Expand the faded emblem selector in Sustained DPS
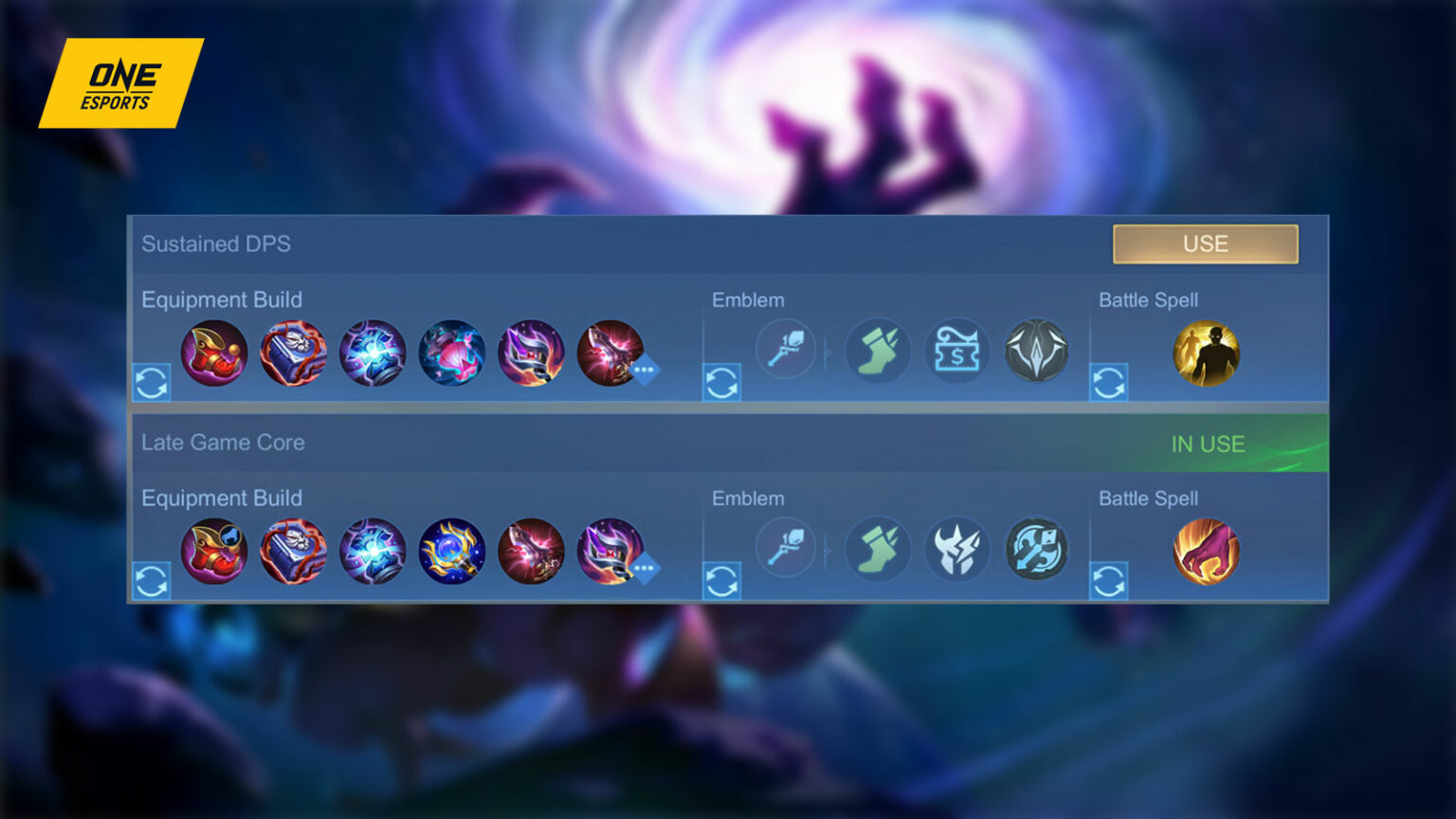Image resolution: width=1456 pixels, height=819 pixels. click(x=787, y=350)
